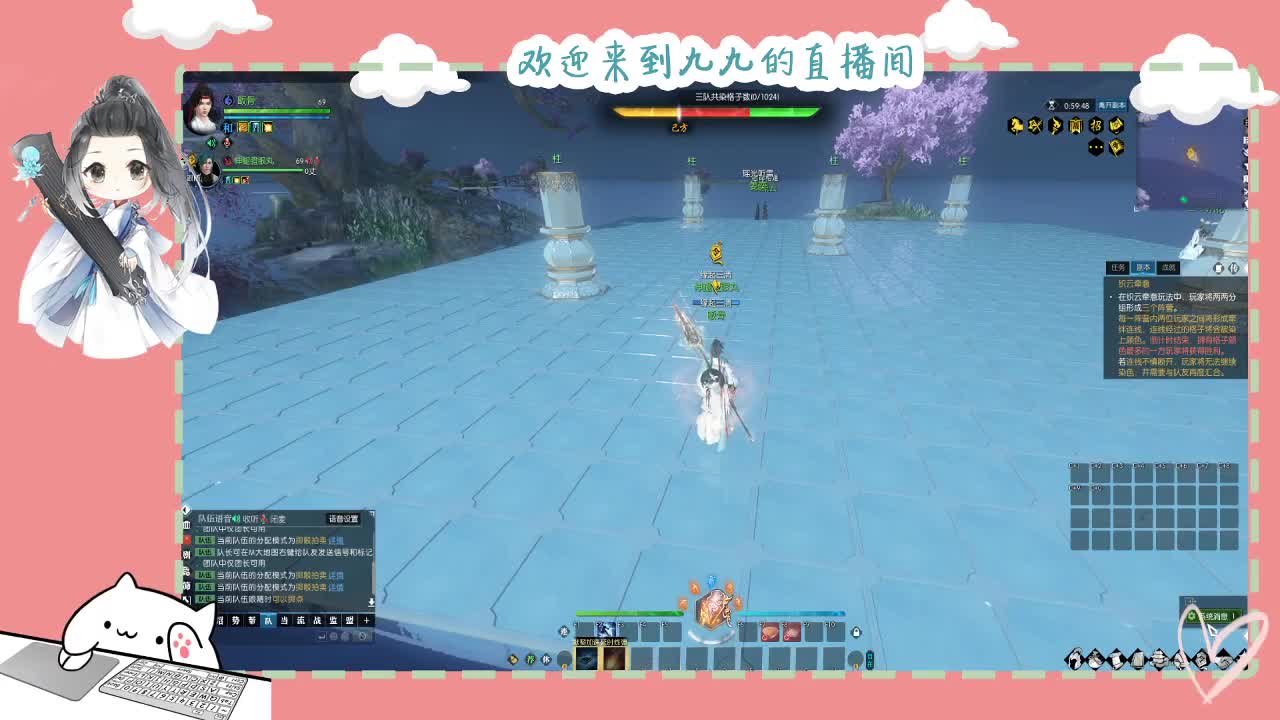This screenshot has height=720, width=1280.
Task: Expand the ... more-functions hexagon icon
Action: [1095, 146]
